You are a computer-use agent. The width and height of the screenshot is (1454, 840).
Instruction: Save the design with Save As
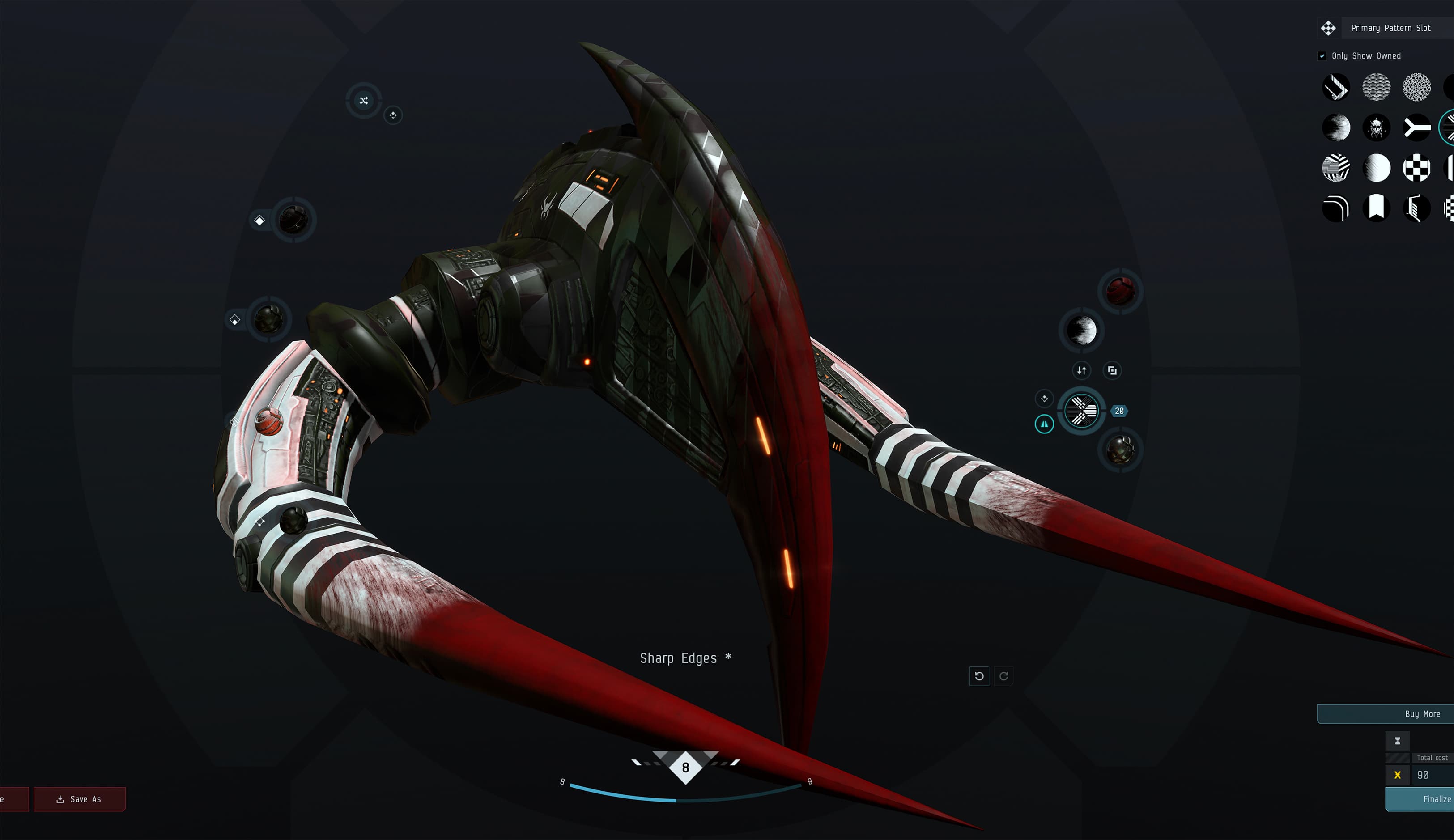(79, 799)
